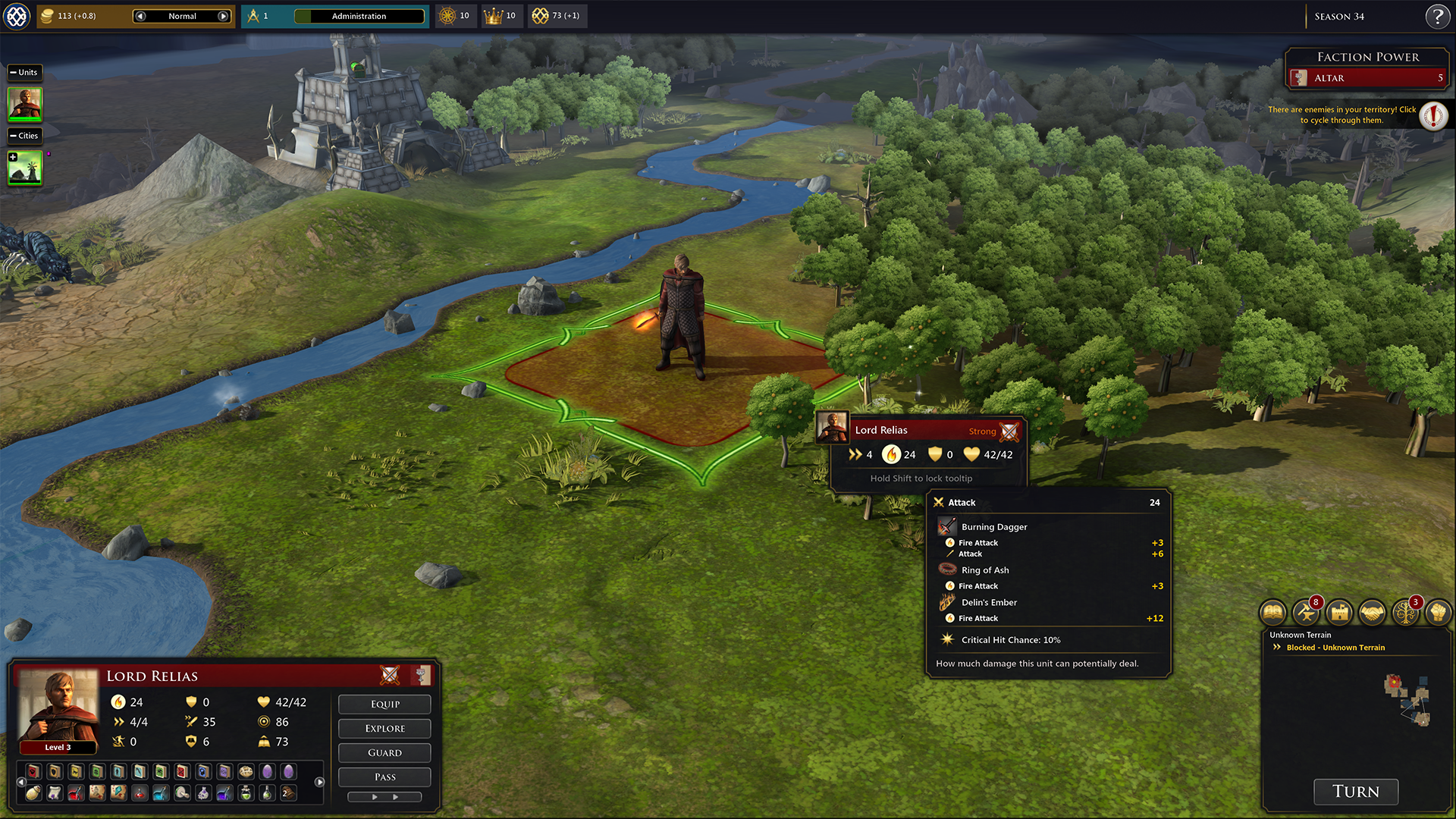The width and height of the screenshot is (1456, 819).
Task: End the turn with the Turn button
Action: pos(1355,791)
